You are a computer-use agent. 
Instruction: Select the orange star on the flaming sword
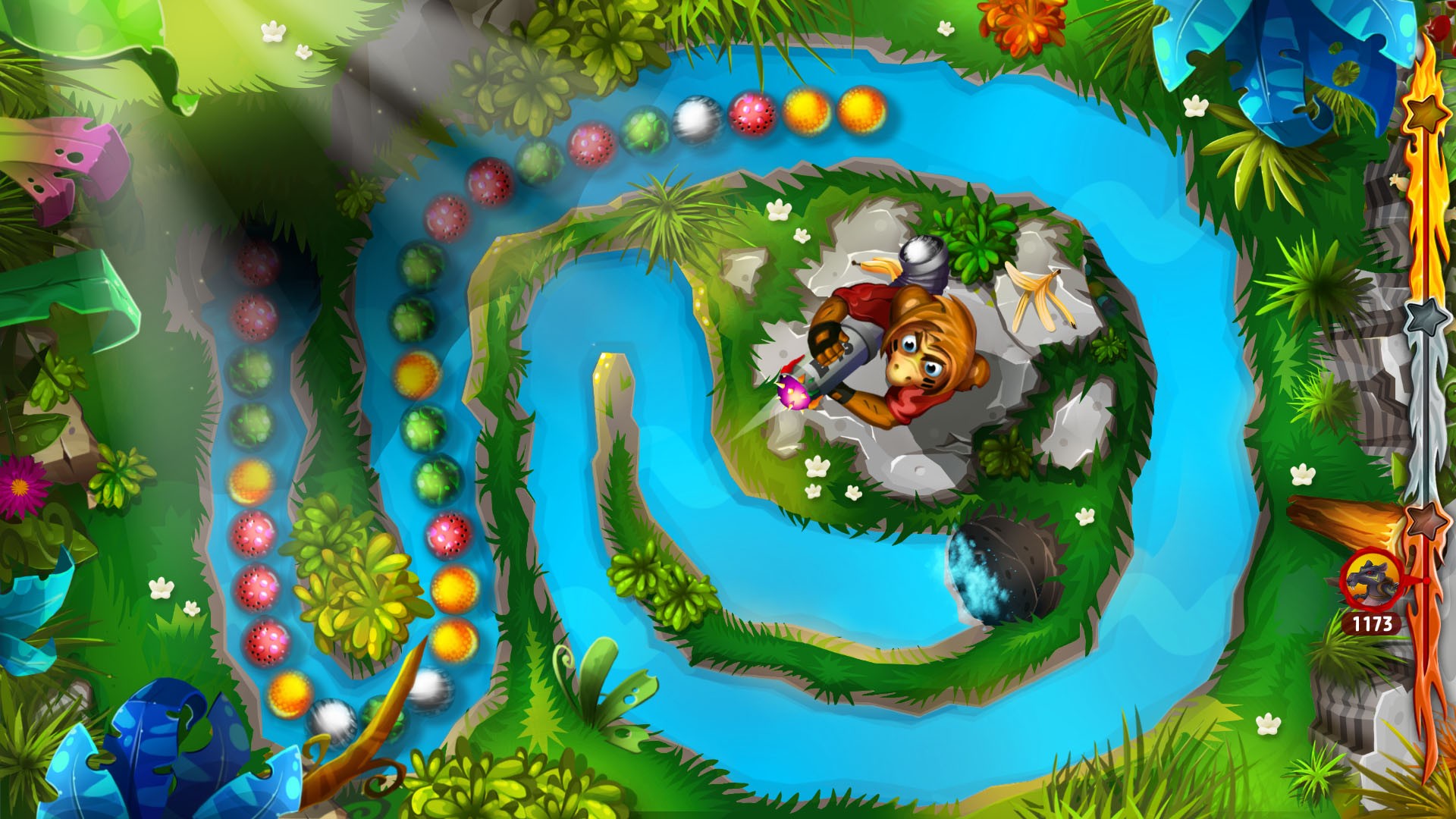pyautogui.click(x=1424, y=112)
